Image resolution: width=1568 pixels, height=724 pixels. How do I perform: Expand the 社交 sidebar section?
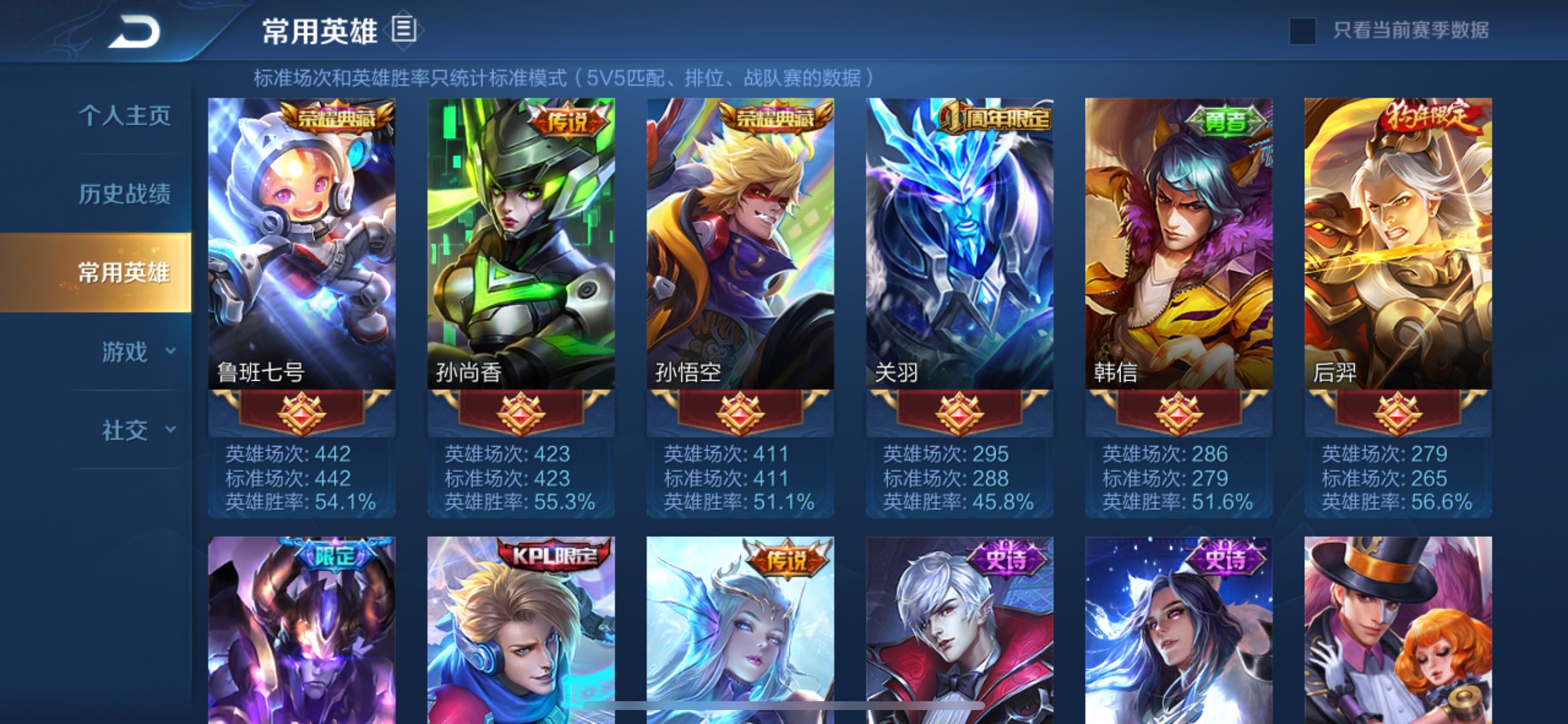point(124,430)
